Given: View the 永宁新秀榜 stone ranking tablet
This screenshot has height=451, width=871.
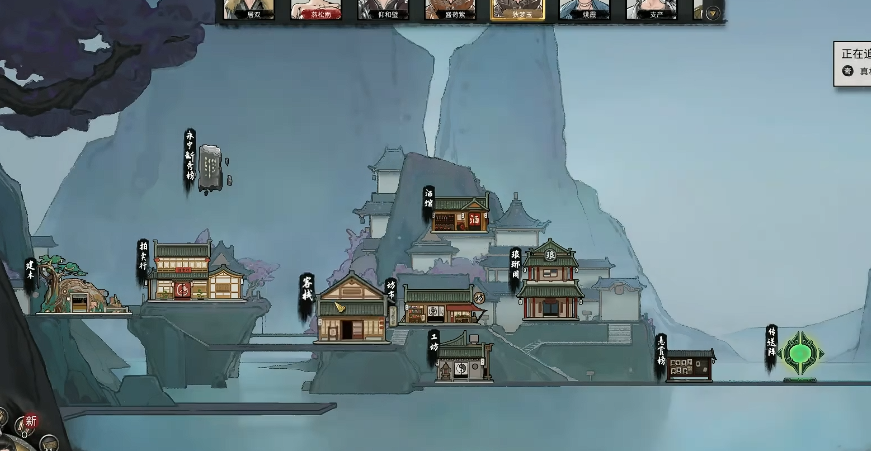Looking at the screenshot, I should click(x=211, y=166).
